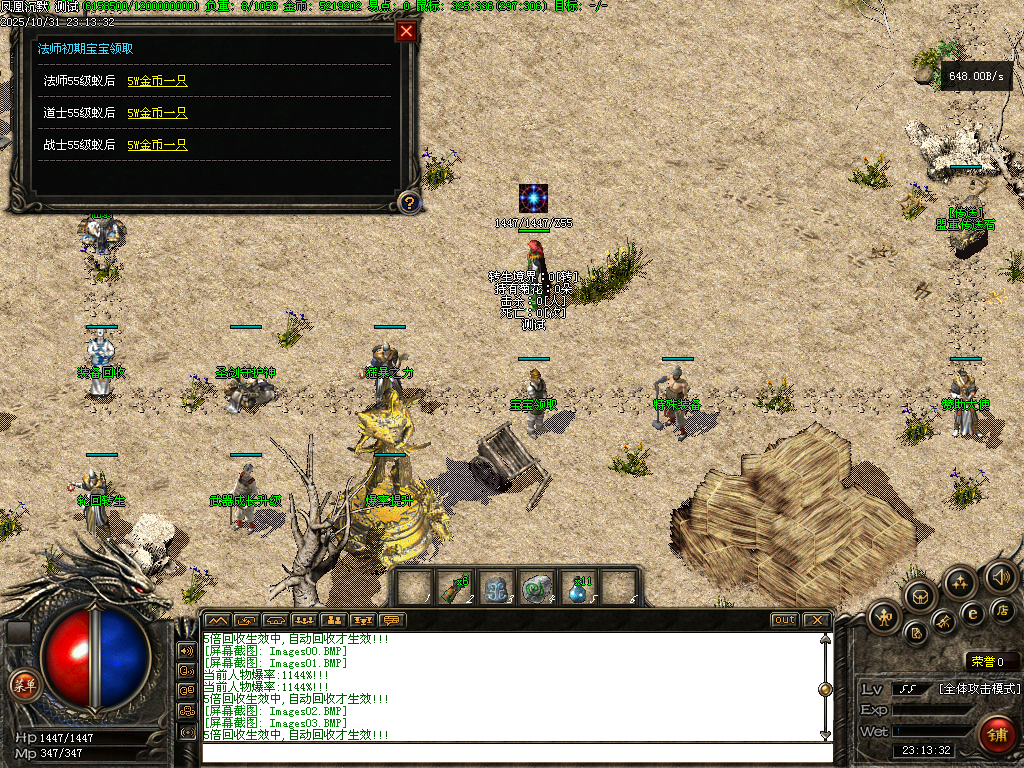
Task: Claim the 道士55级 pet for 5W gold
Action: tap(157, 113)
